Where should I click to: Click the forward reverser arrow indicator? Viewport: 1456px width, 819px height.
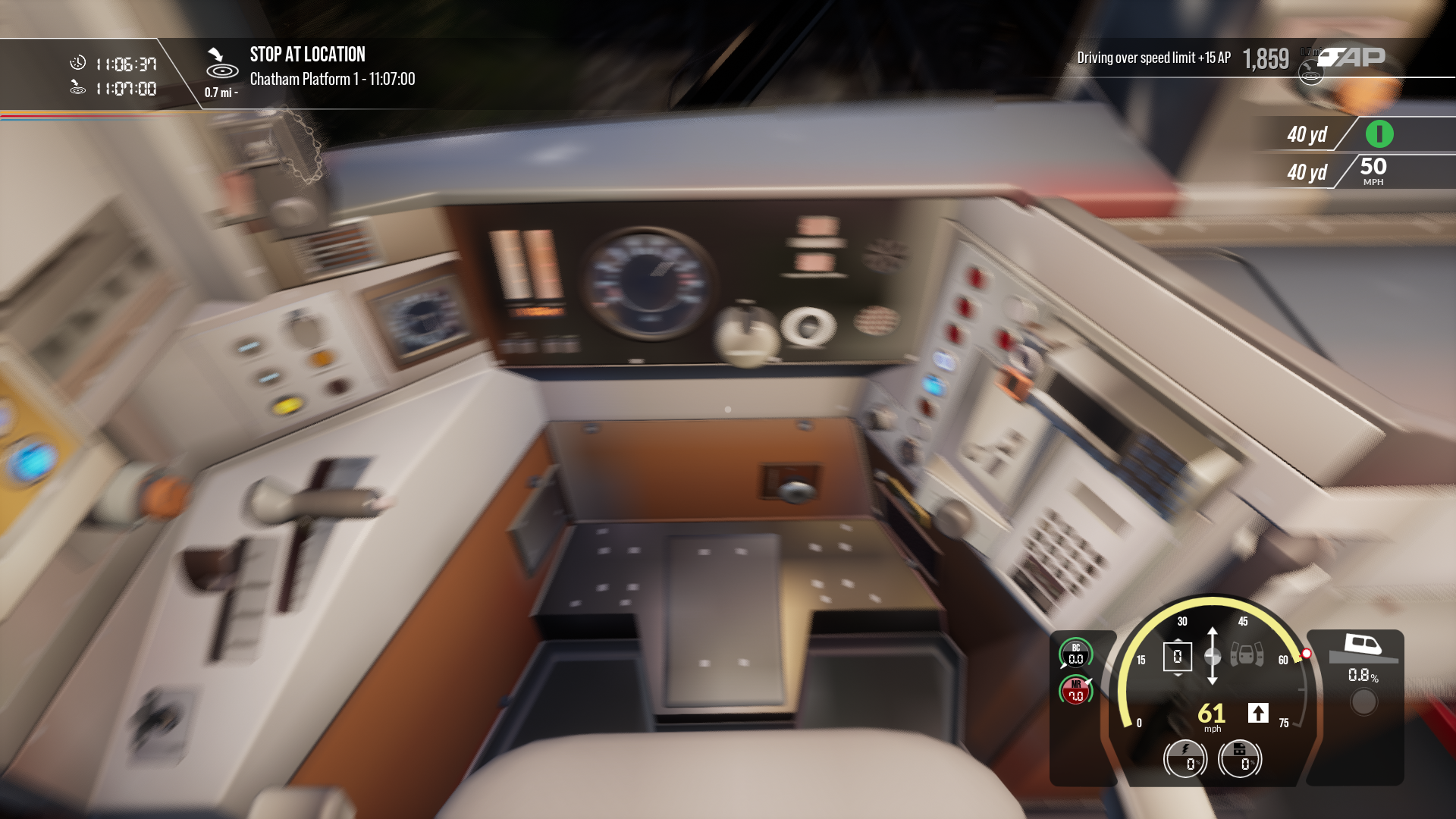pyautogui.click(x=1258, y=713)
